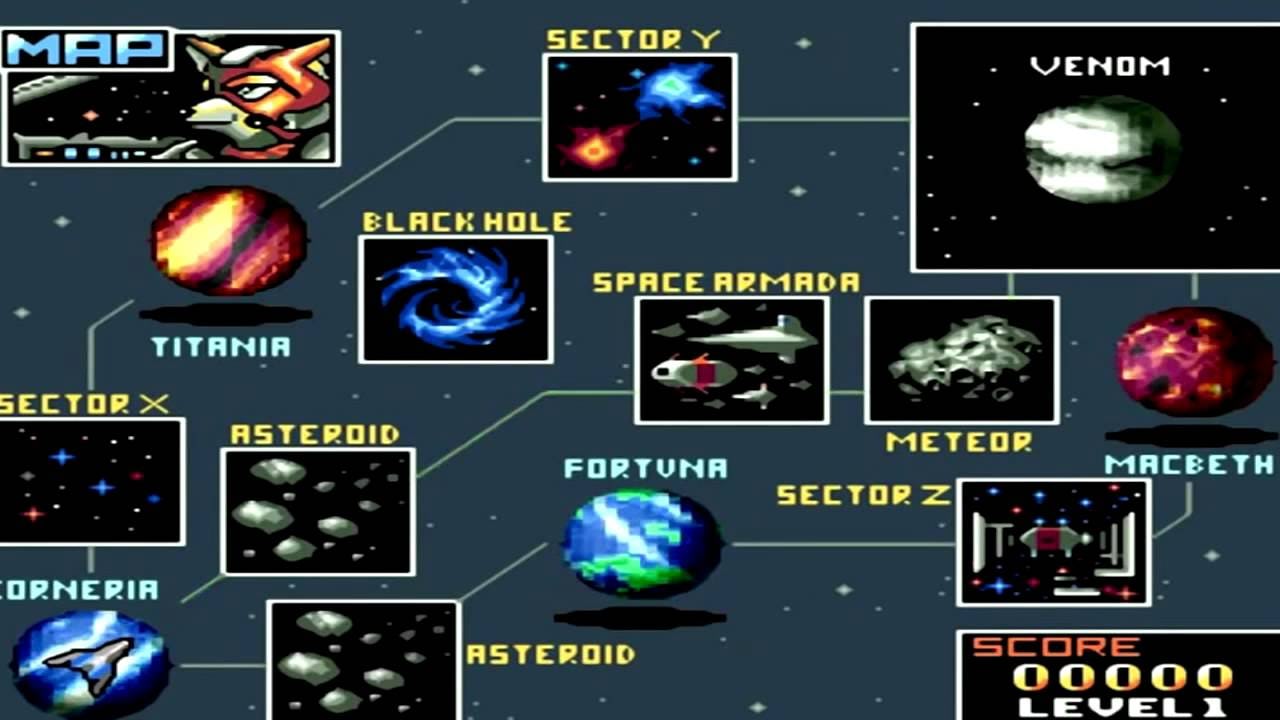Toggle the Sector Y nebula panel
Image resolution: width=1280 pixels, height=720 pixels.
[639, 115]
